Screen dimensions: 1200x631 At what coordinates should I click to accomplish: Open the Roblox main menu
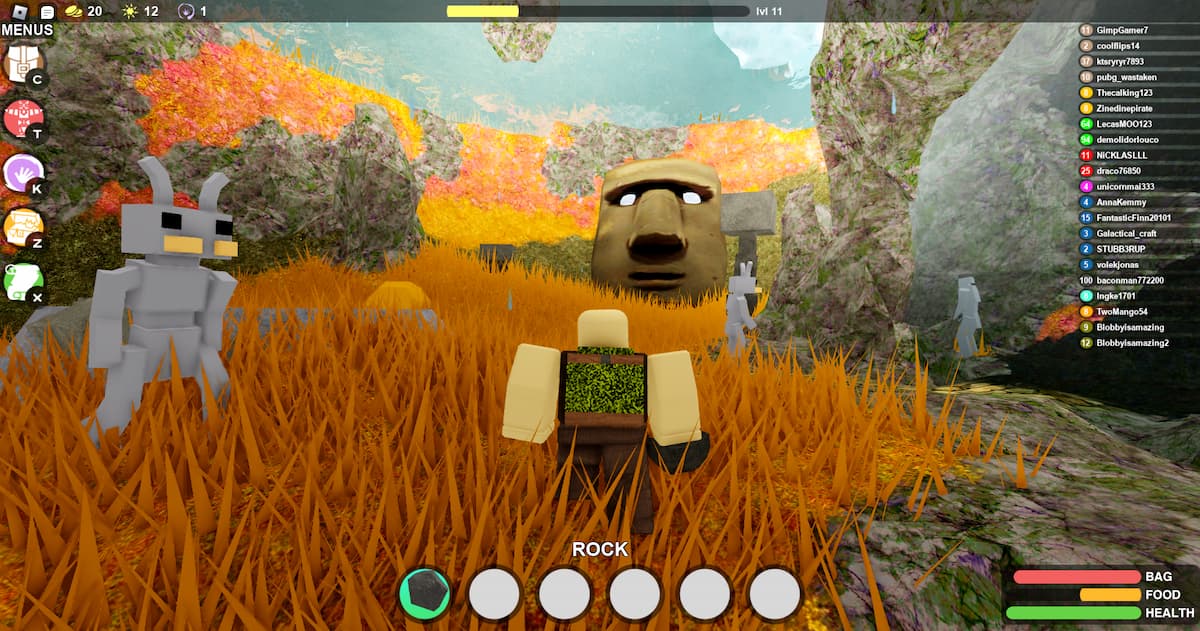[19, 11]
